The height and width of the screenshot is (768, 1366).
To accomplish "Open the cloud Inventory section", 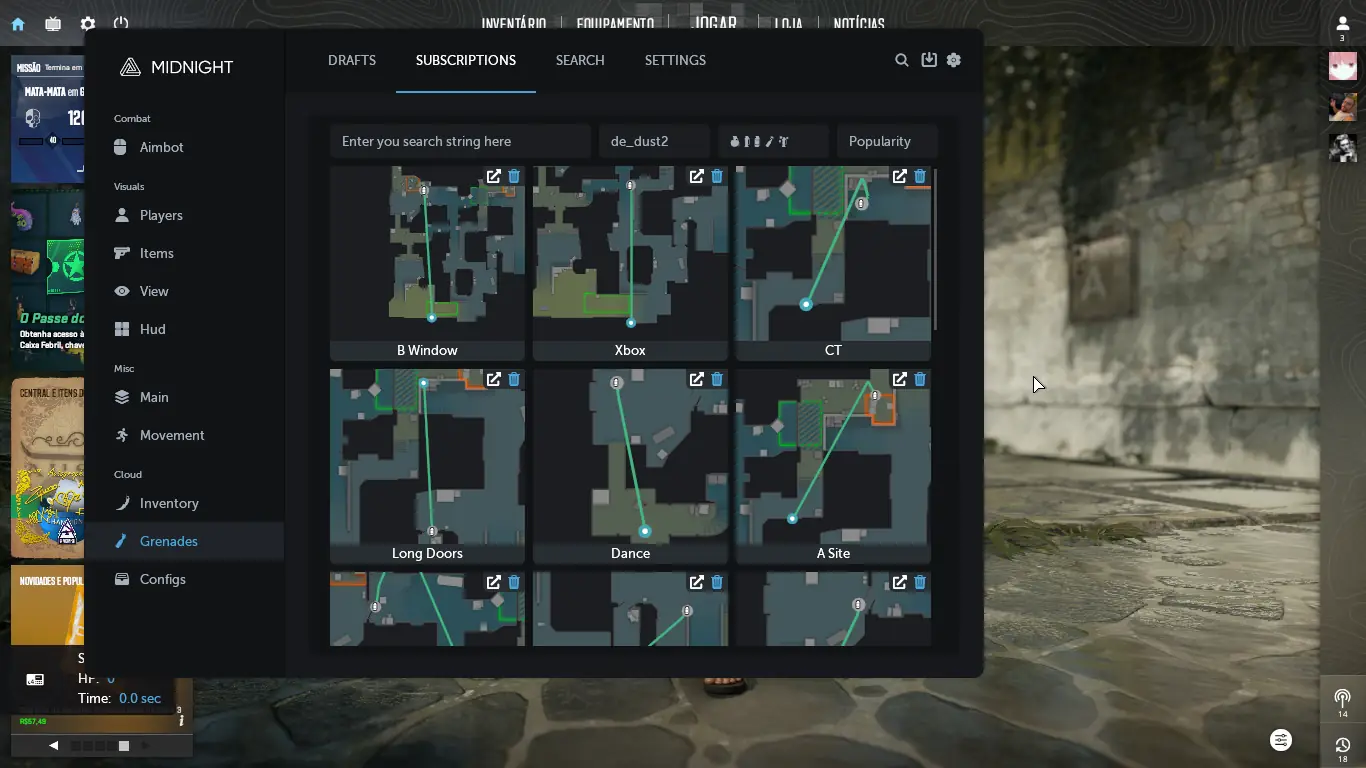I will (168, 503).
